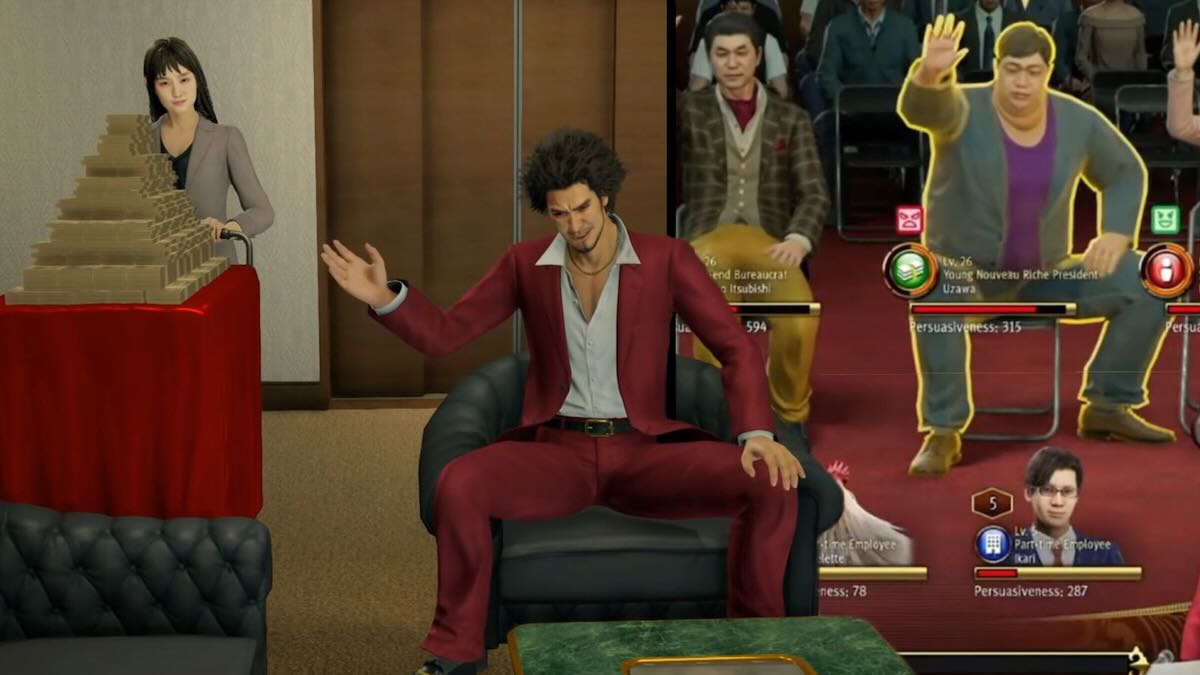Click Uzawa's green money stack icon
Viewport: 1200px width, 675px height.
coord(909,270)
